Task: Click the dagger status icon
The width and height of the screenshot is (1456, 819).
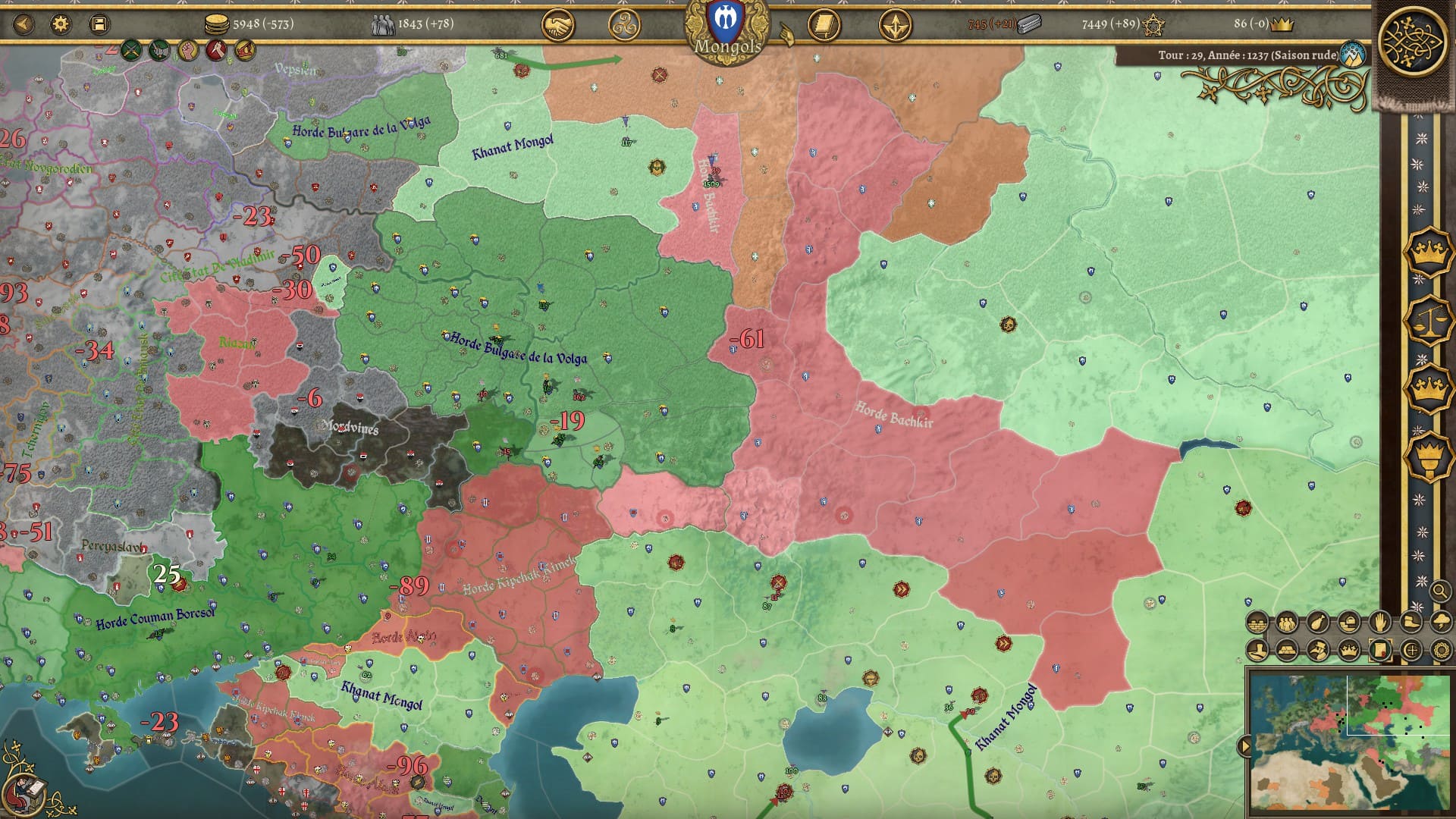Action: click(216, 51)
